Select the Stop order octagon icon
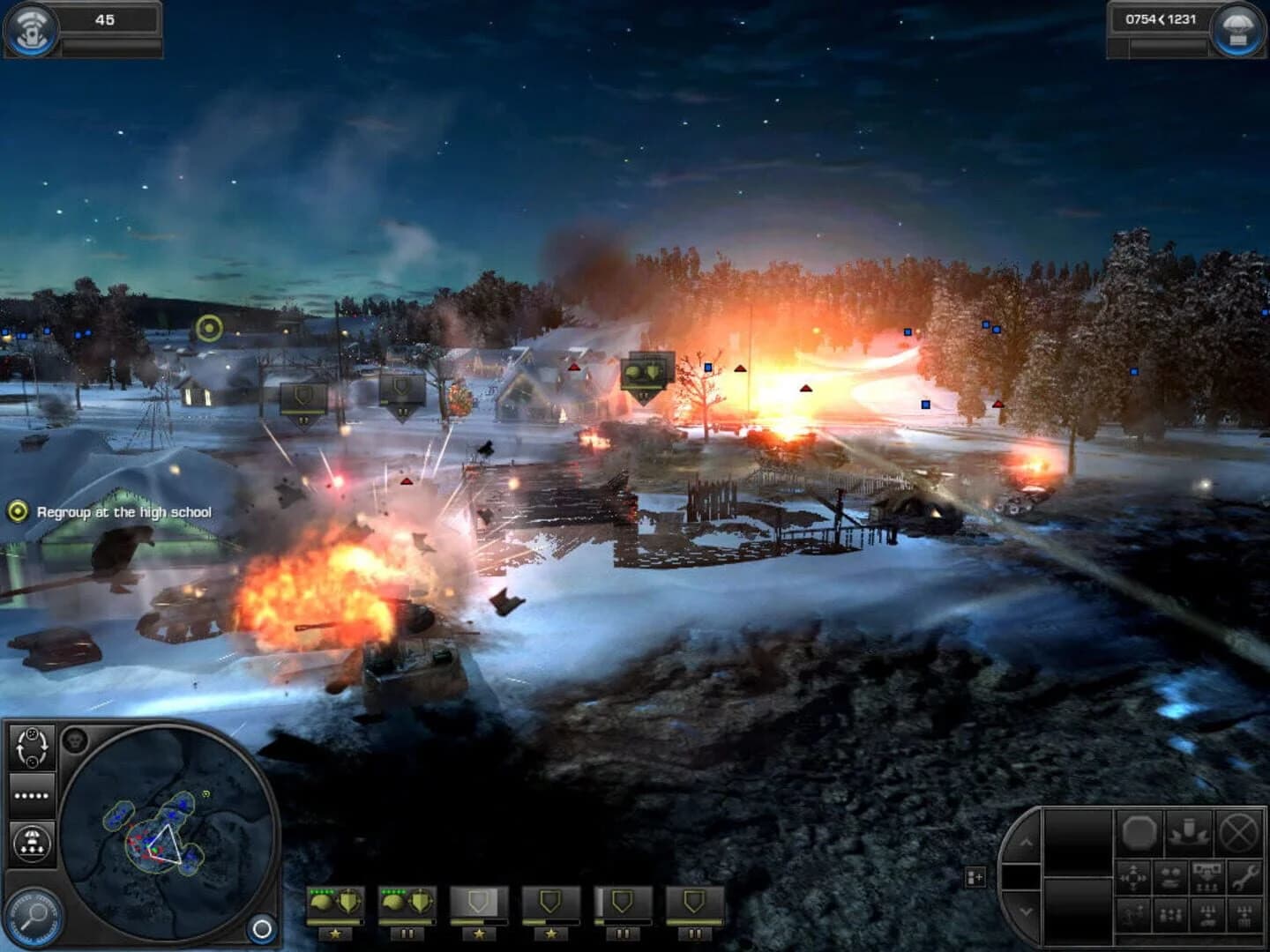 [x=1138, y=833]
